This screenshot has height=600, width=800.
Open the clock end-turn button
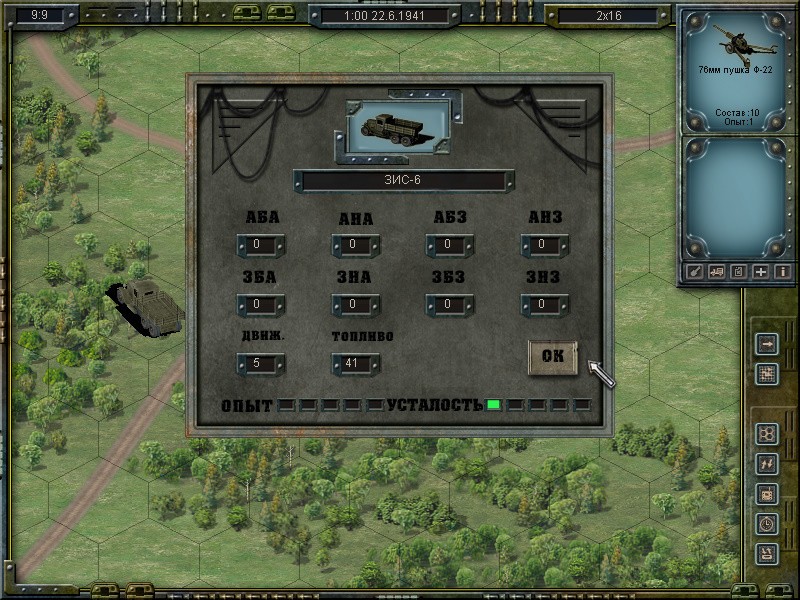[x=767, y=522]
